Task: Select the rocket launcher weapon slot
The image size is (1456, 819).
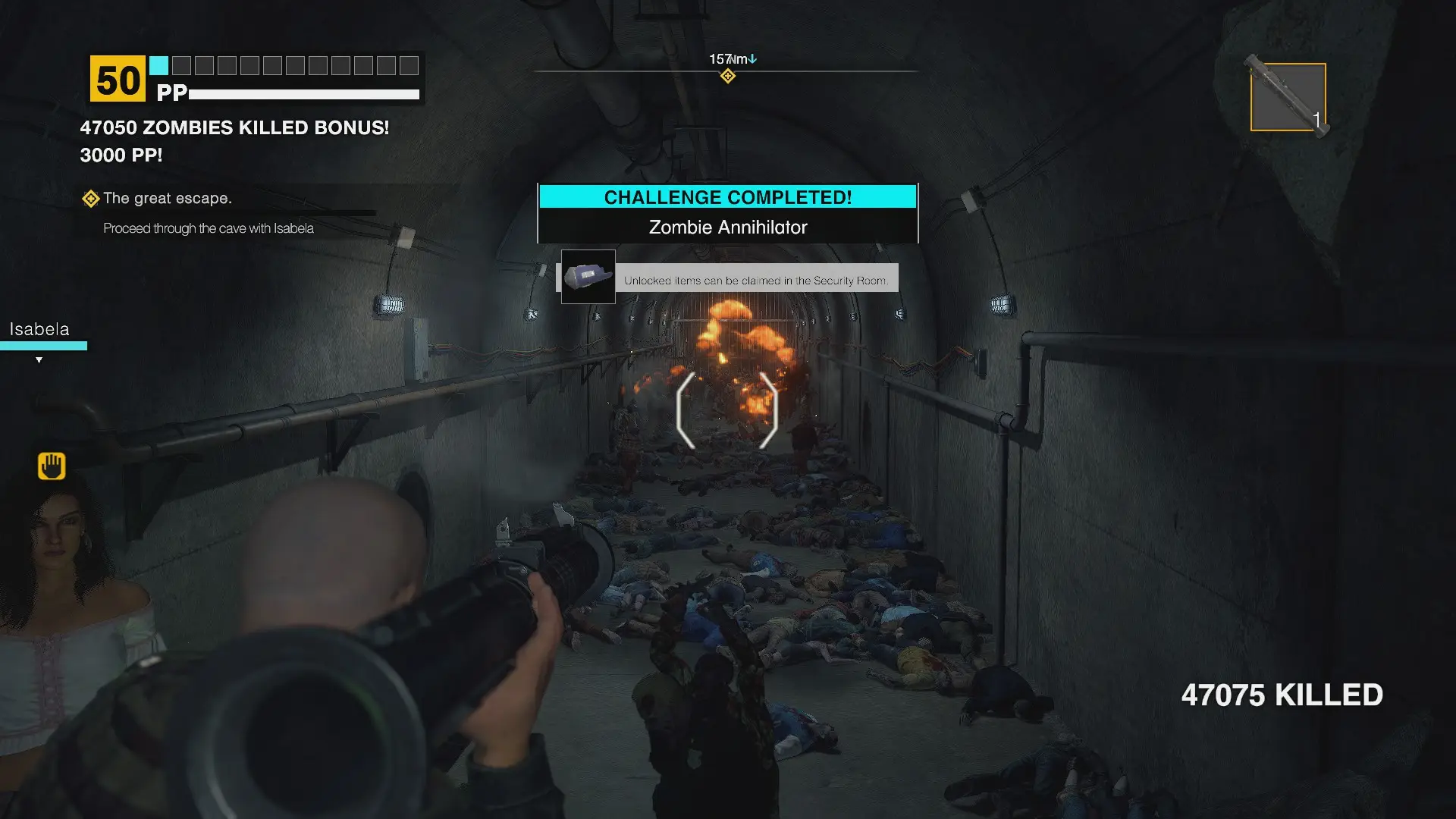Action: 1288,97
